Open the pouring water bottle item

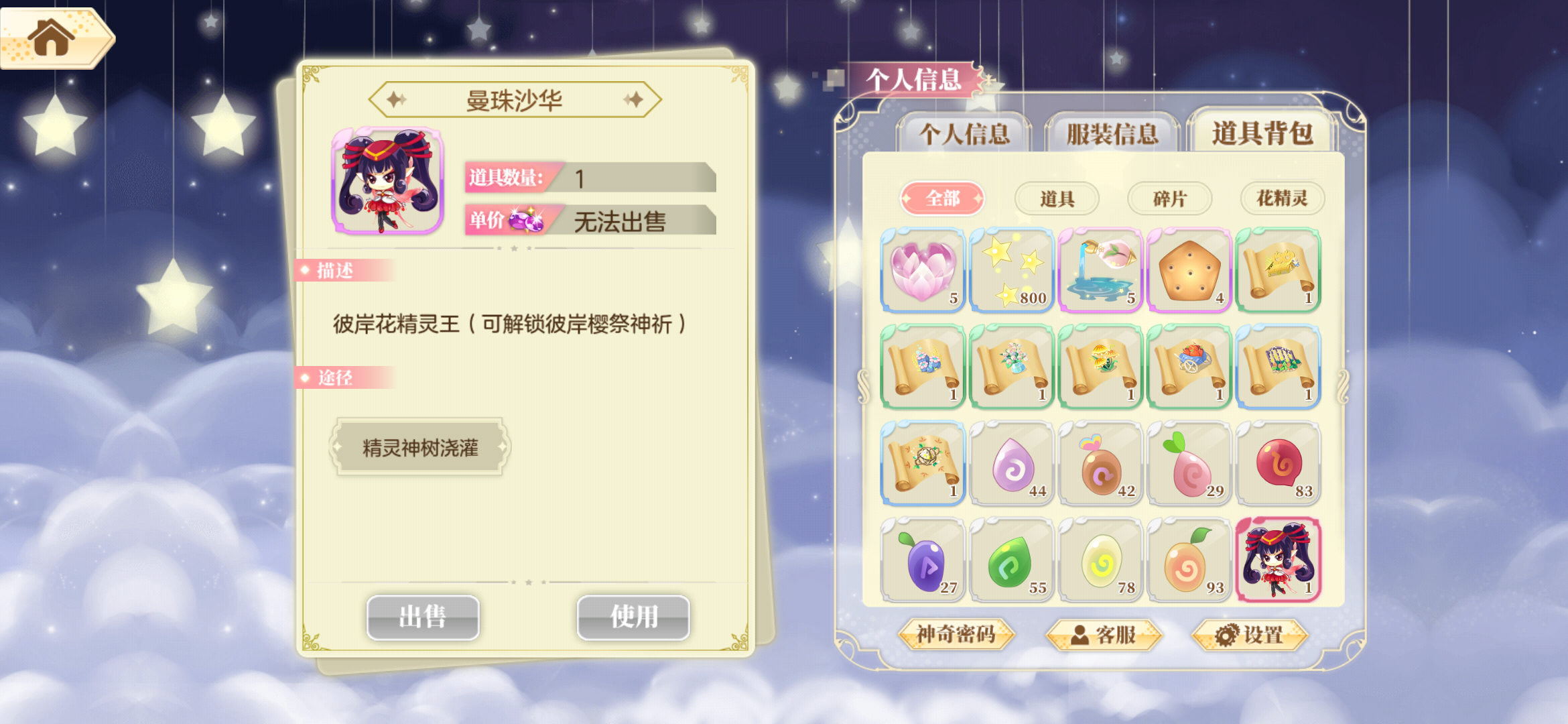1101,269
